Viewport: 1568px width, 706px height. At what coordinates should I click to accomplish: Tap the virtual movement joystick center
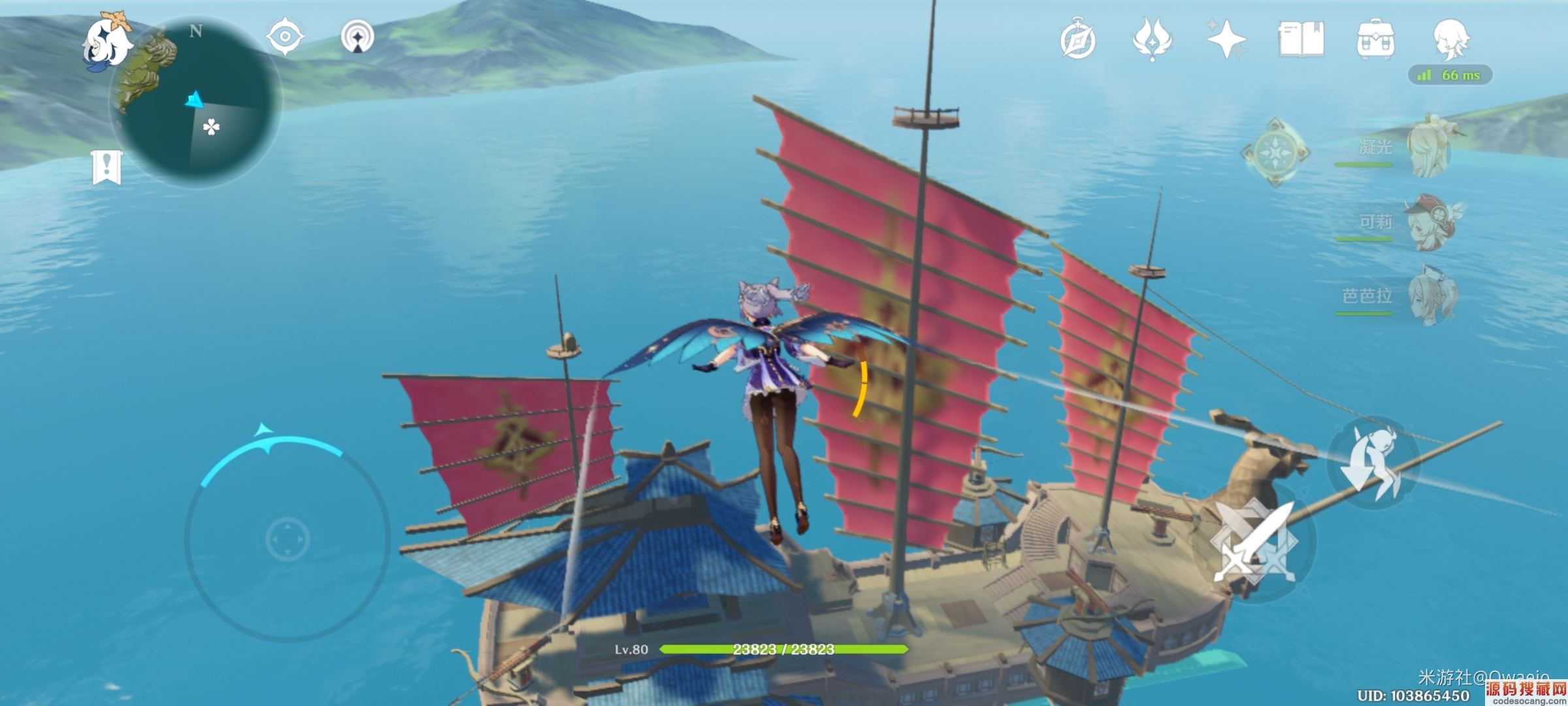[287, 539]
